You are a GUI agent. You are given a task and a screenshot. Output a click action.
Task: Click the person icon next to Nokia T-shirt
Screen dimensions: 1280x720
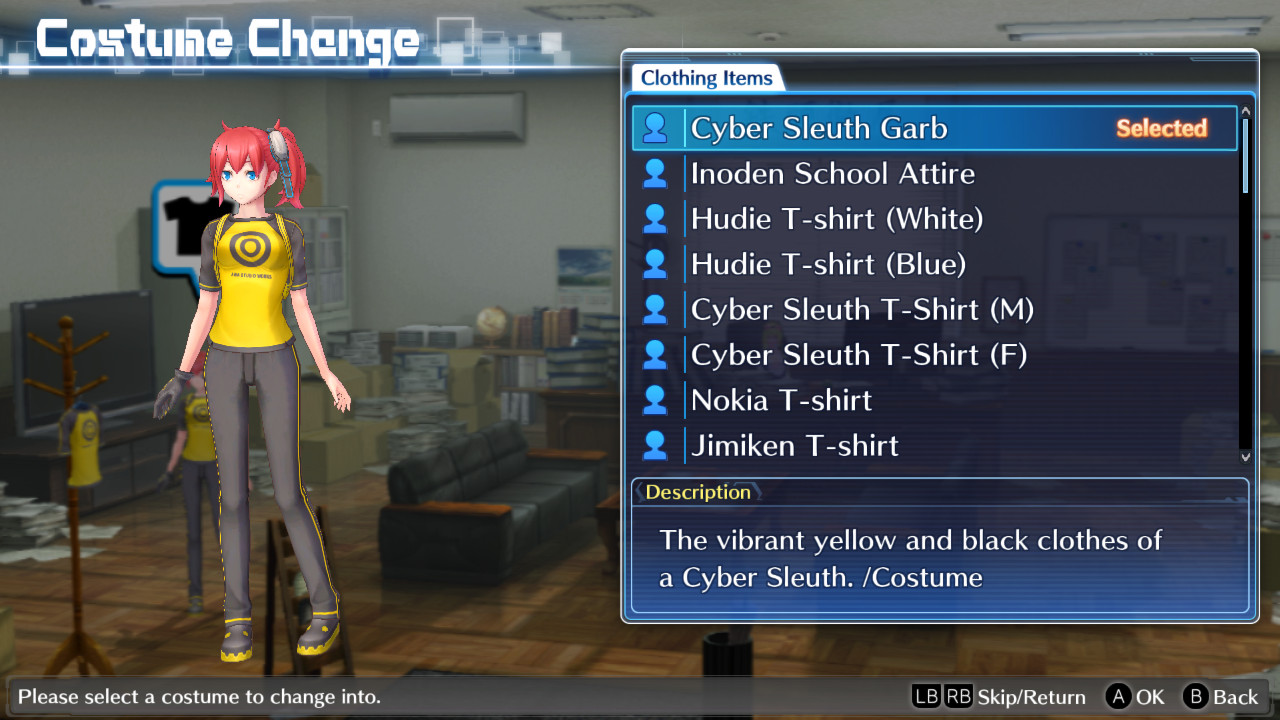657,399
